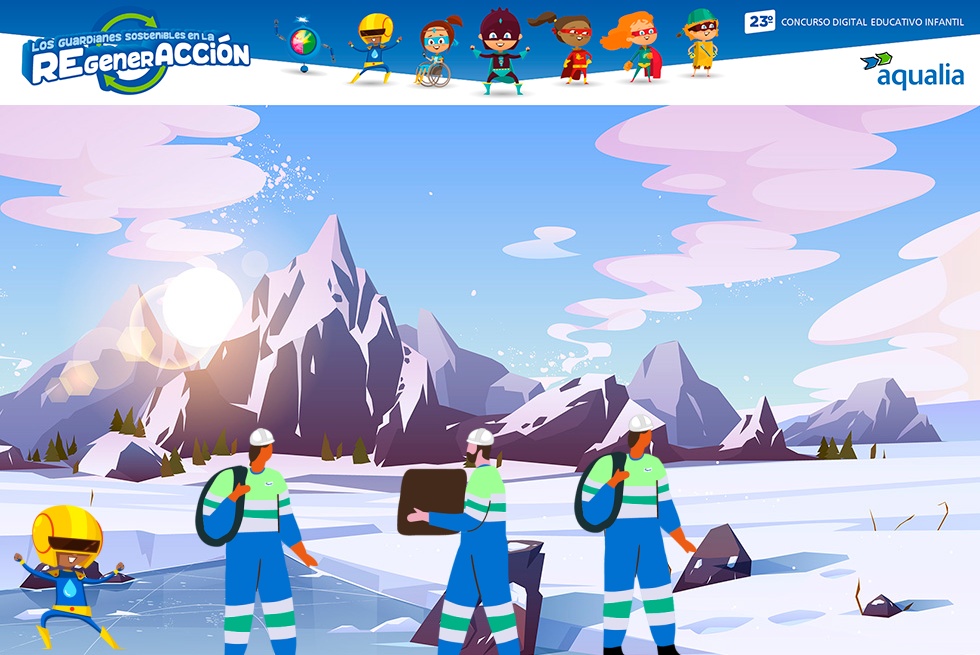Open the aqualia logo link

(x=911, y=70)
